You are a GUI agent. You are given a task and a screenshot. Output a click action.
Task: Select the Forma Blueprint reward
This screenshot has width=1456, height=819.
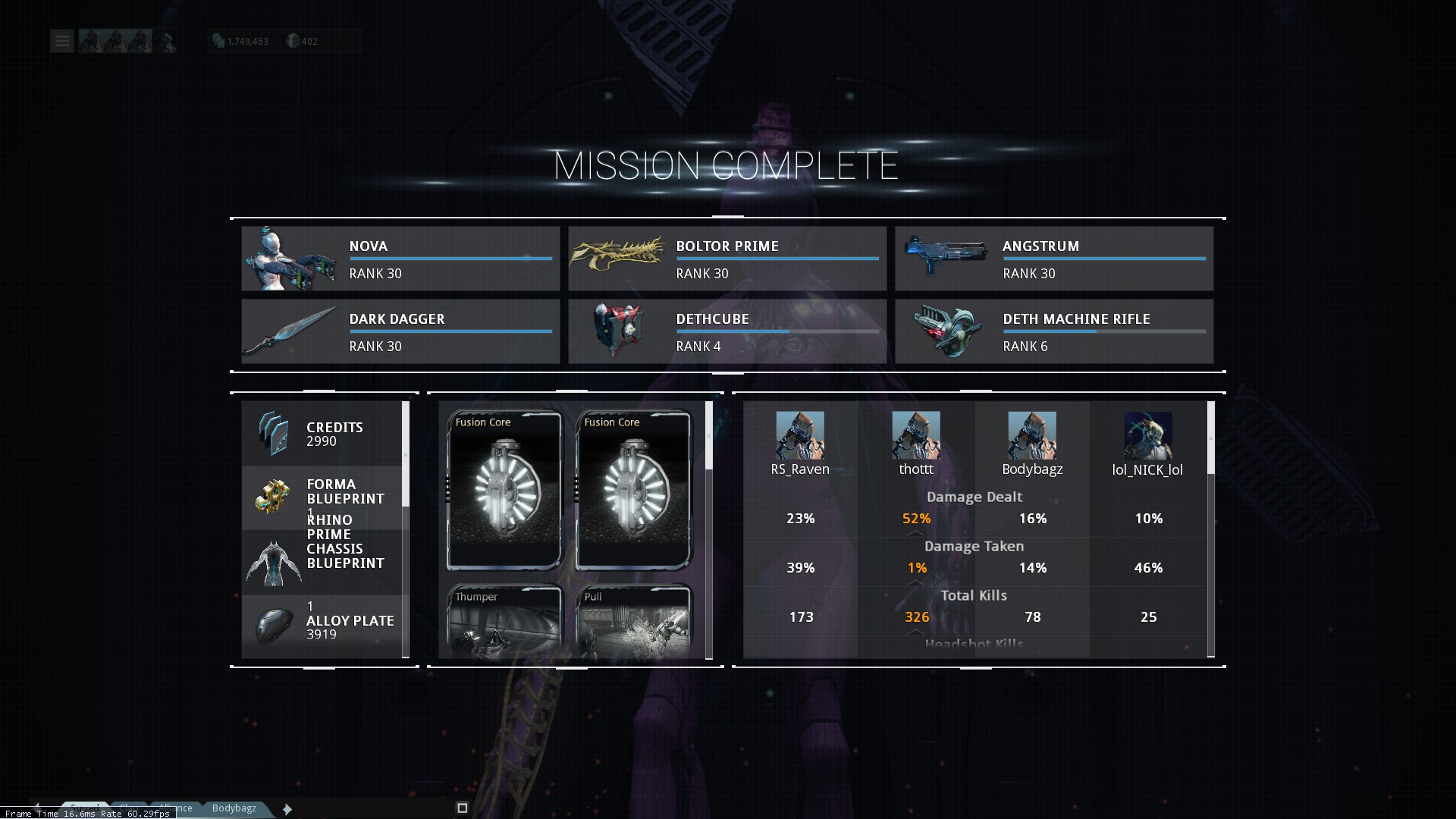322,495
